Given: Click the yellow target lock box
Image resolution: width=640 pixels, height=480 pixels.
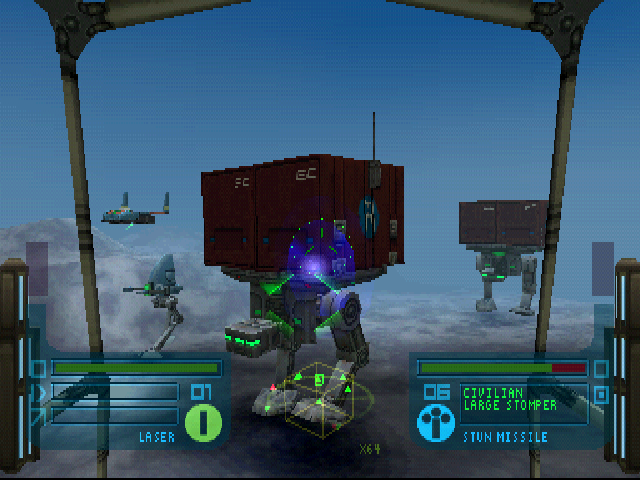Looking at the screenshot, I should tap(319, 396).
